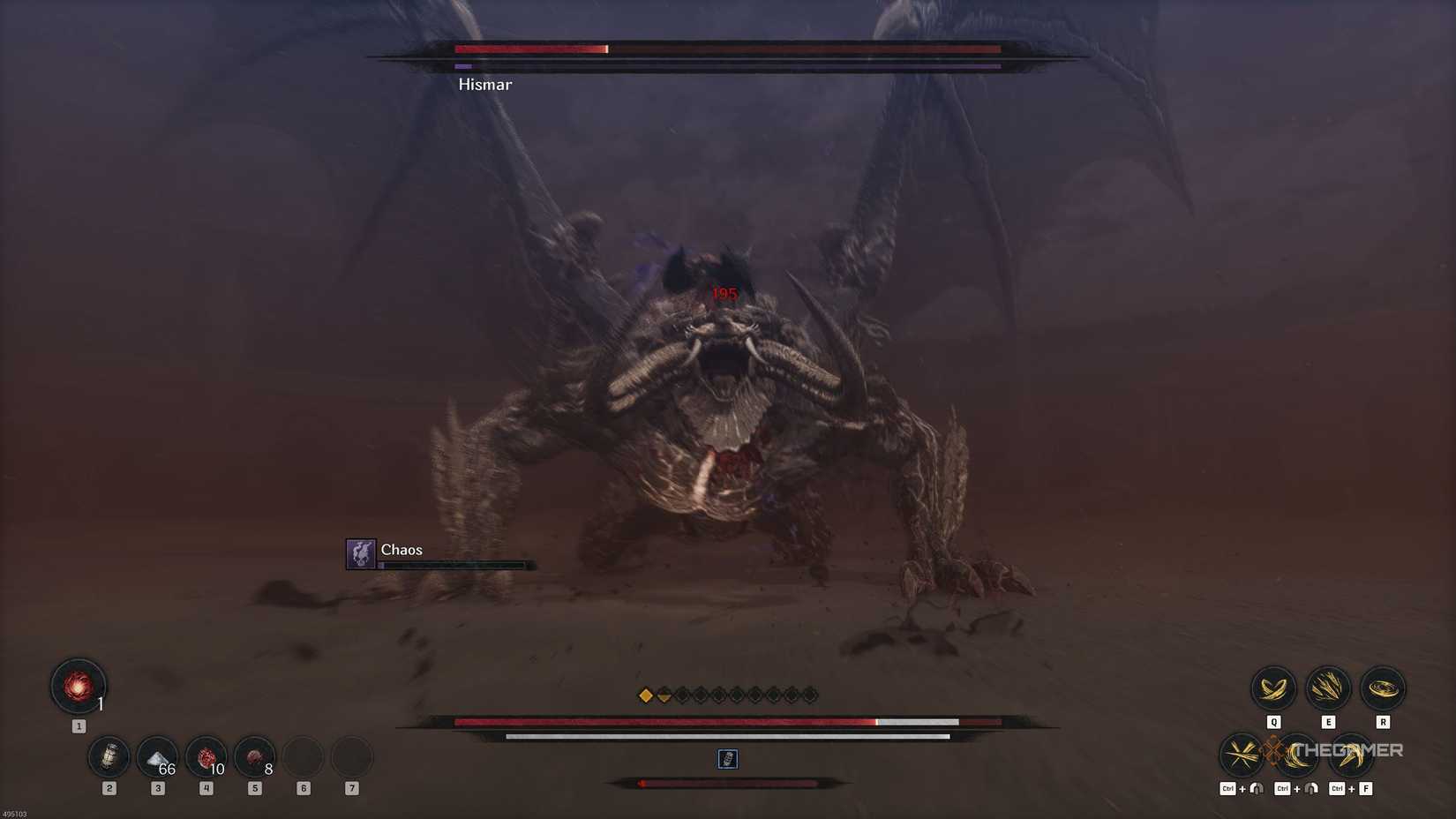Use the potion flask in hotbar slot 2
Image resolution: width=1456 pixels, height=819 pixels.
pyautogui.click(x=109, y=757)
